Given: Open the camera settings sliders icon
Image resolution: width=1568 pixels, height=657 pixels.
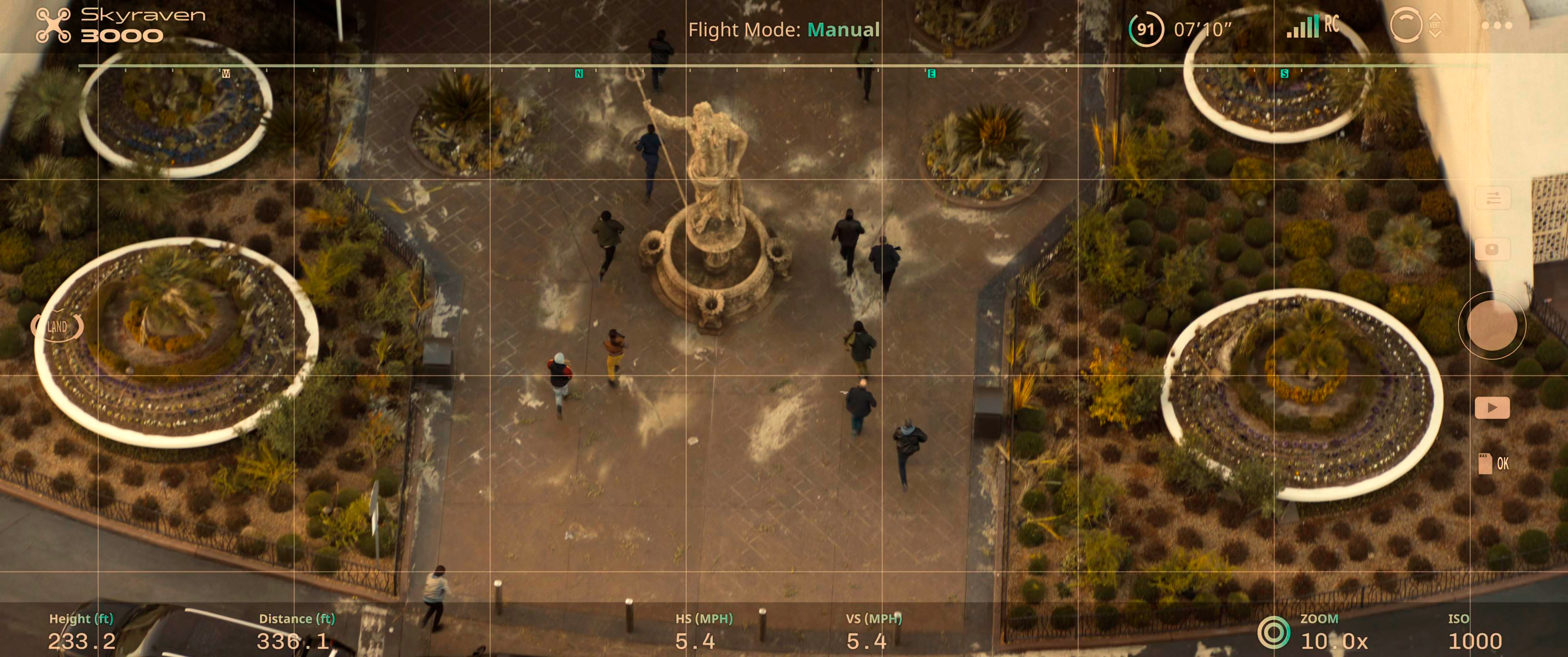Looking at the screenshot, I should click(1492, 199).
